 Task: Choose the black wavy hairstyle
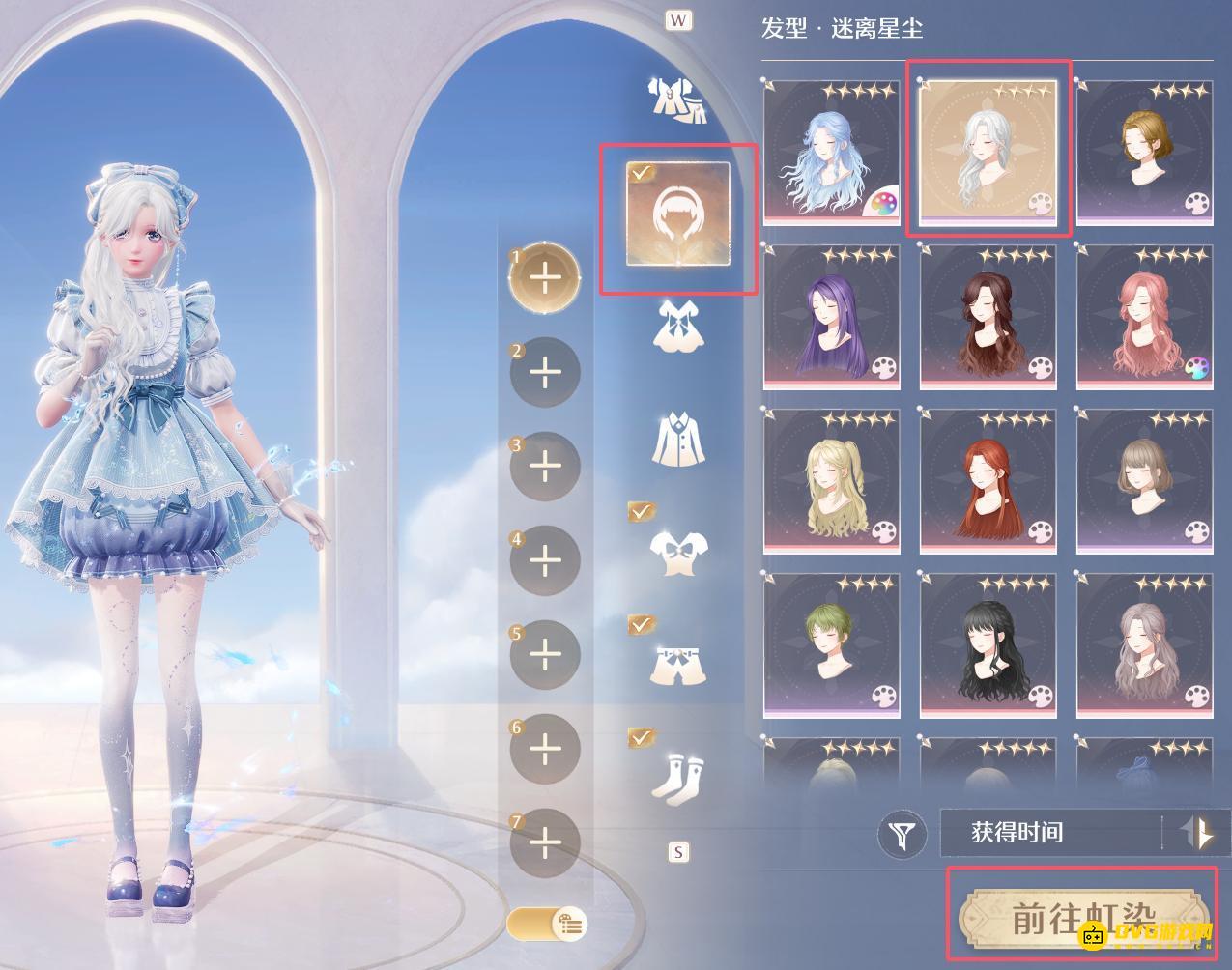pyautogui.click(x=988, y=645)
